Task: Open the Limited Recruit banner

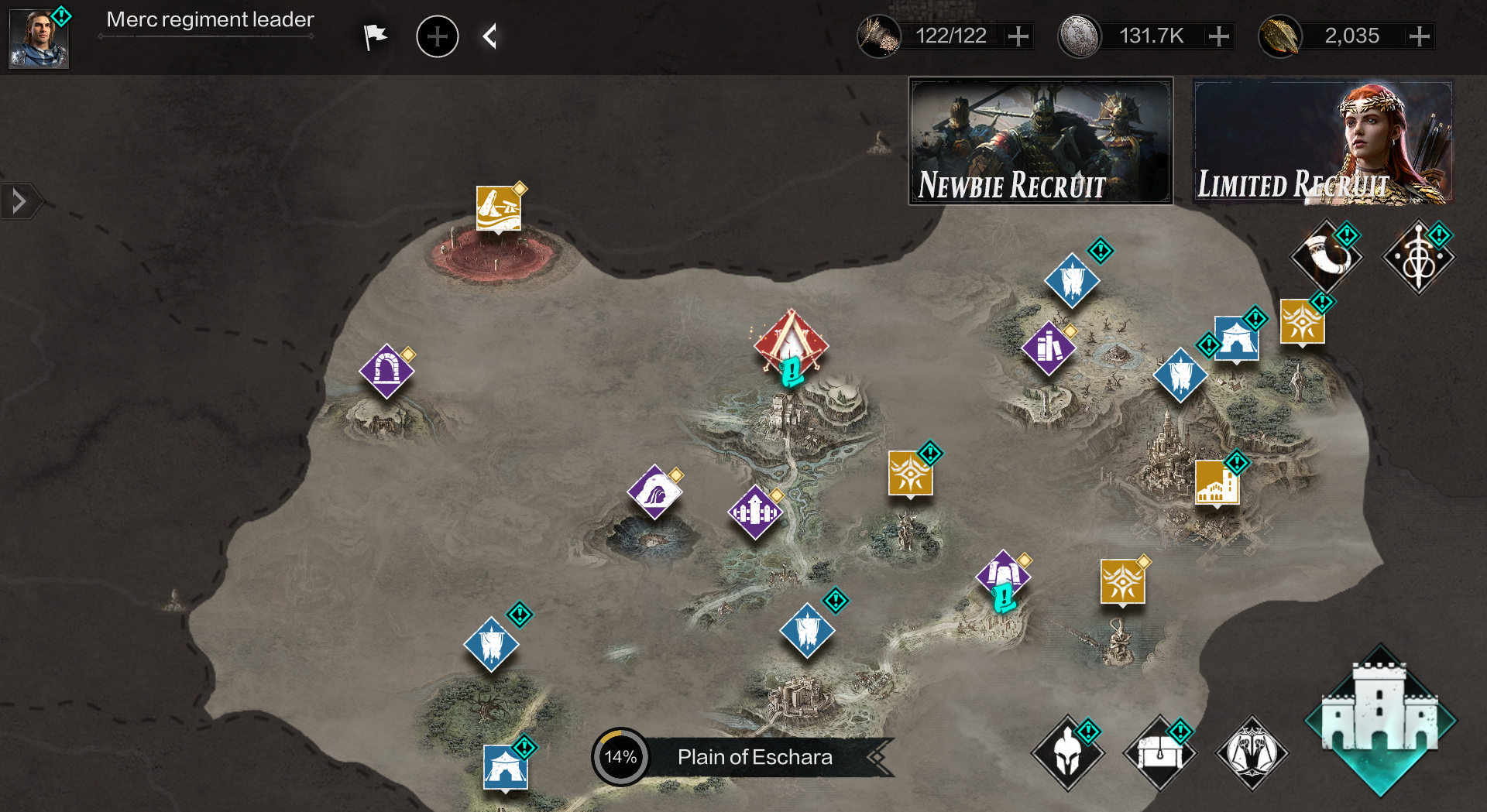Action: point(1323,141)
